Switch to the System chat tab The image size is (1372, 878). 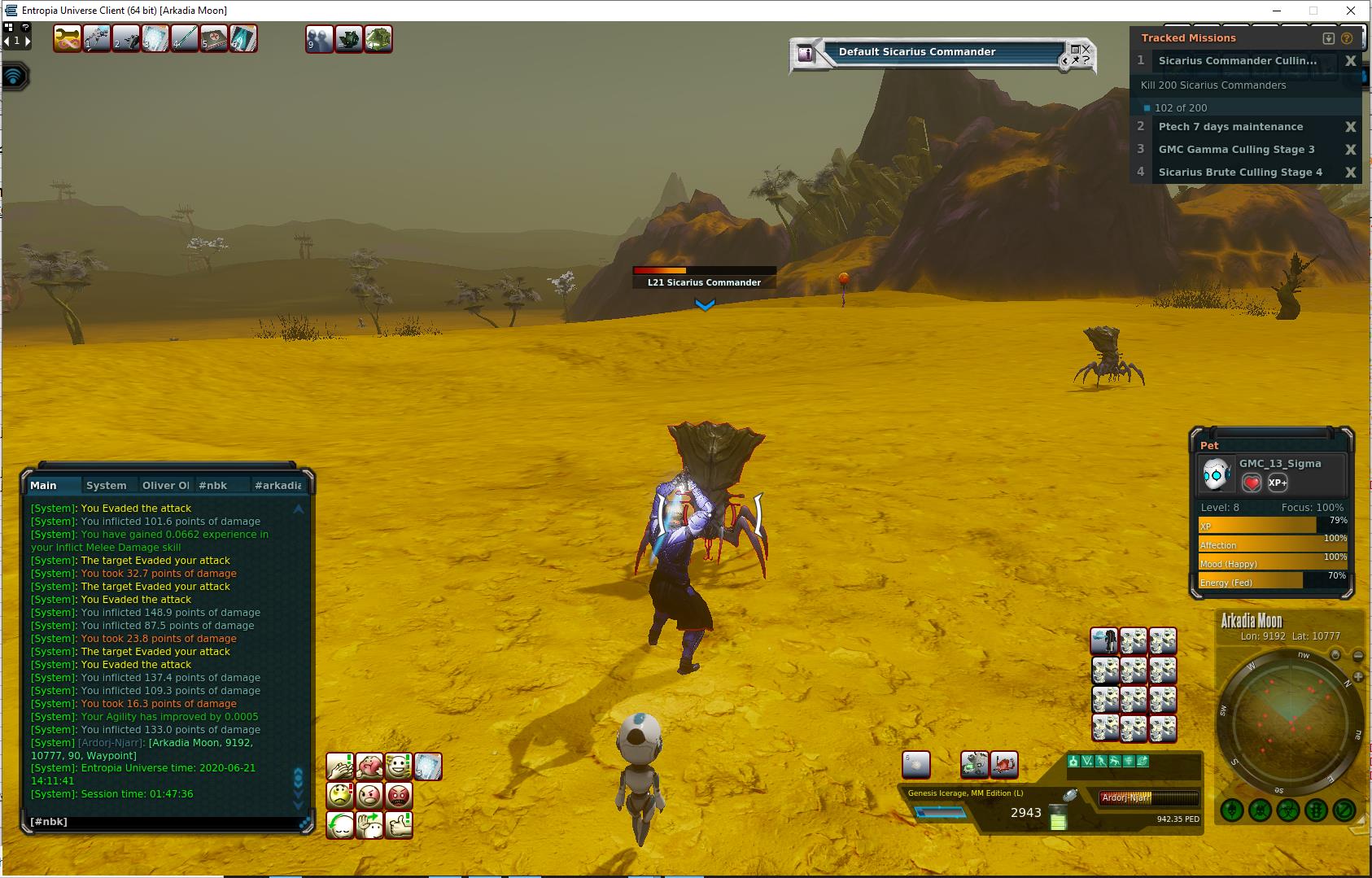tap(107, 486)
